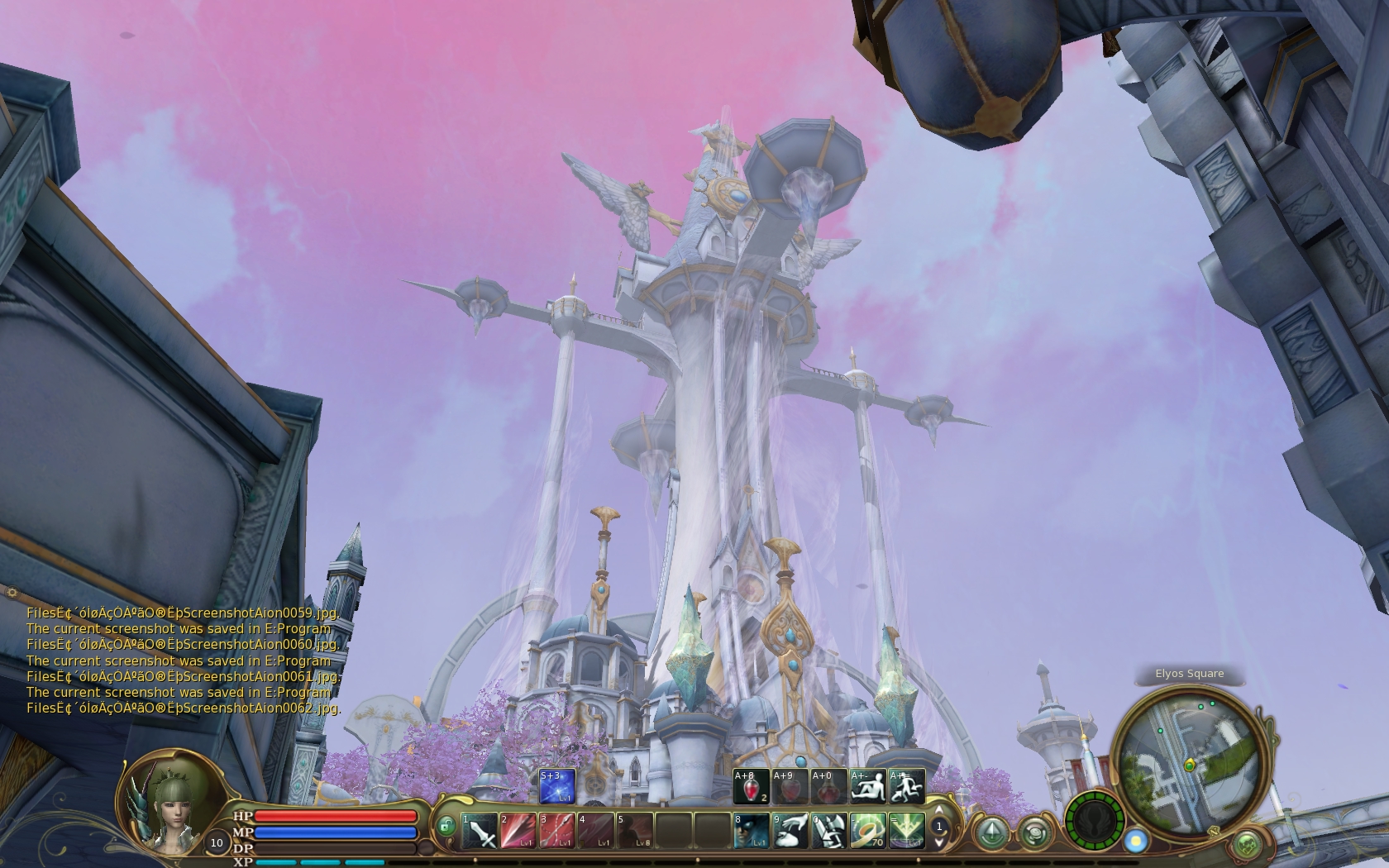
Task: Toggle the sitting rest action icon
Action: (x=867, y=786)
